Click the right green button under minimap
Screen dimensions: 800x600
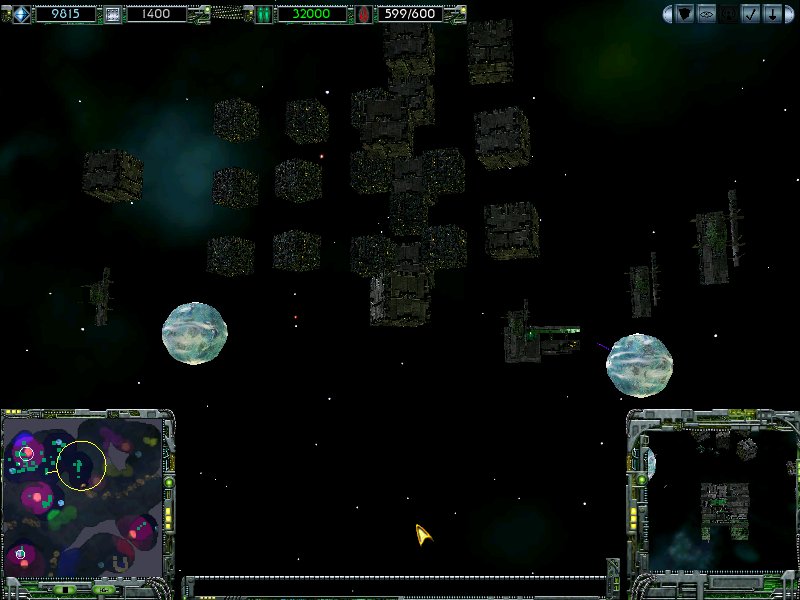click(x=104, y=590)
